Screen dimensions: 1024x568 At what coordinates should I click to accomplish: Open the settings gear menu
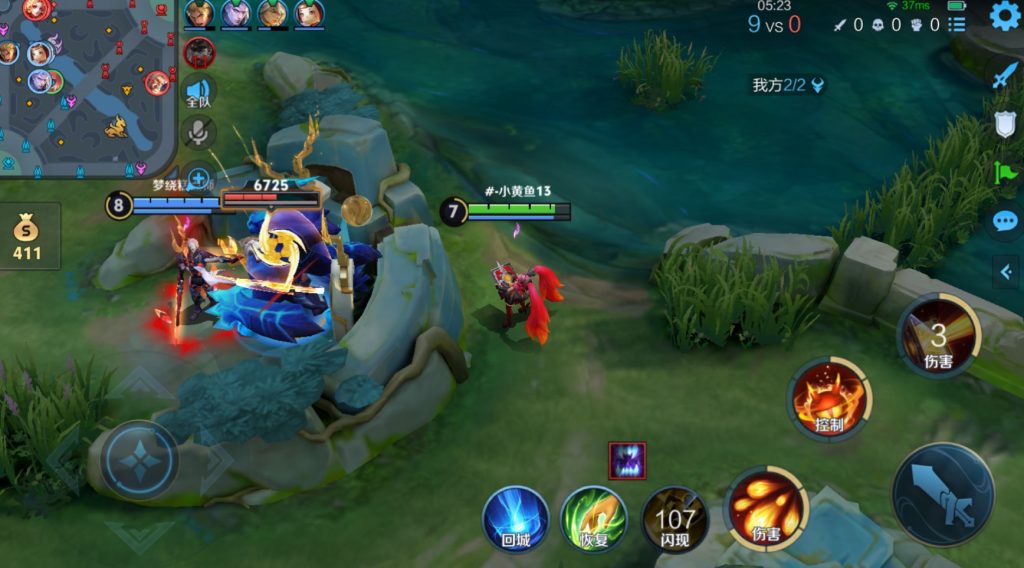click(x=1004, y=16)
